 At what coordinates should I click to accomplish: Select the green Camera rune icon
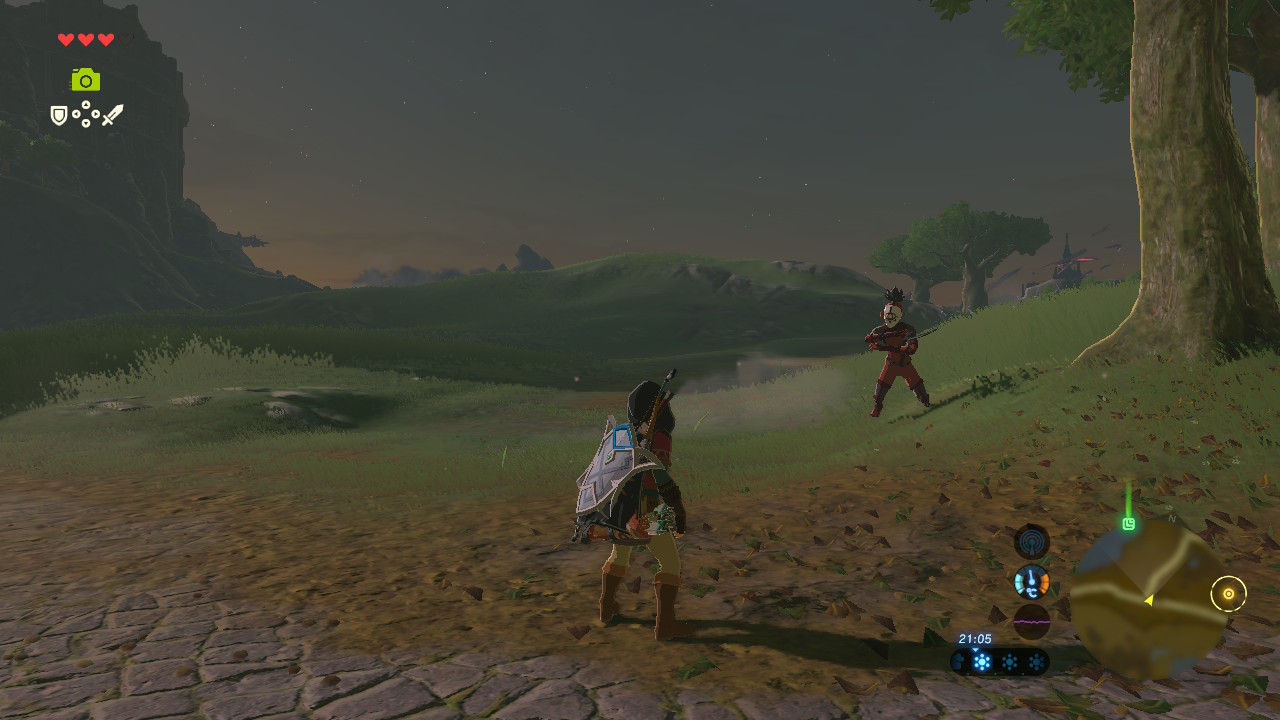pyautogui.click(x=86, y=79)
